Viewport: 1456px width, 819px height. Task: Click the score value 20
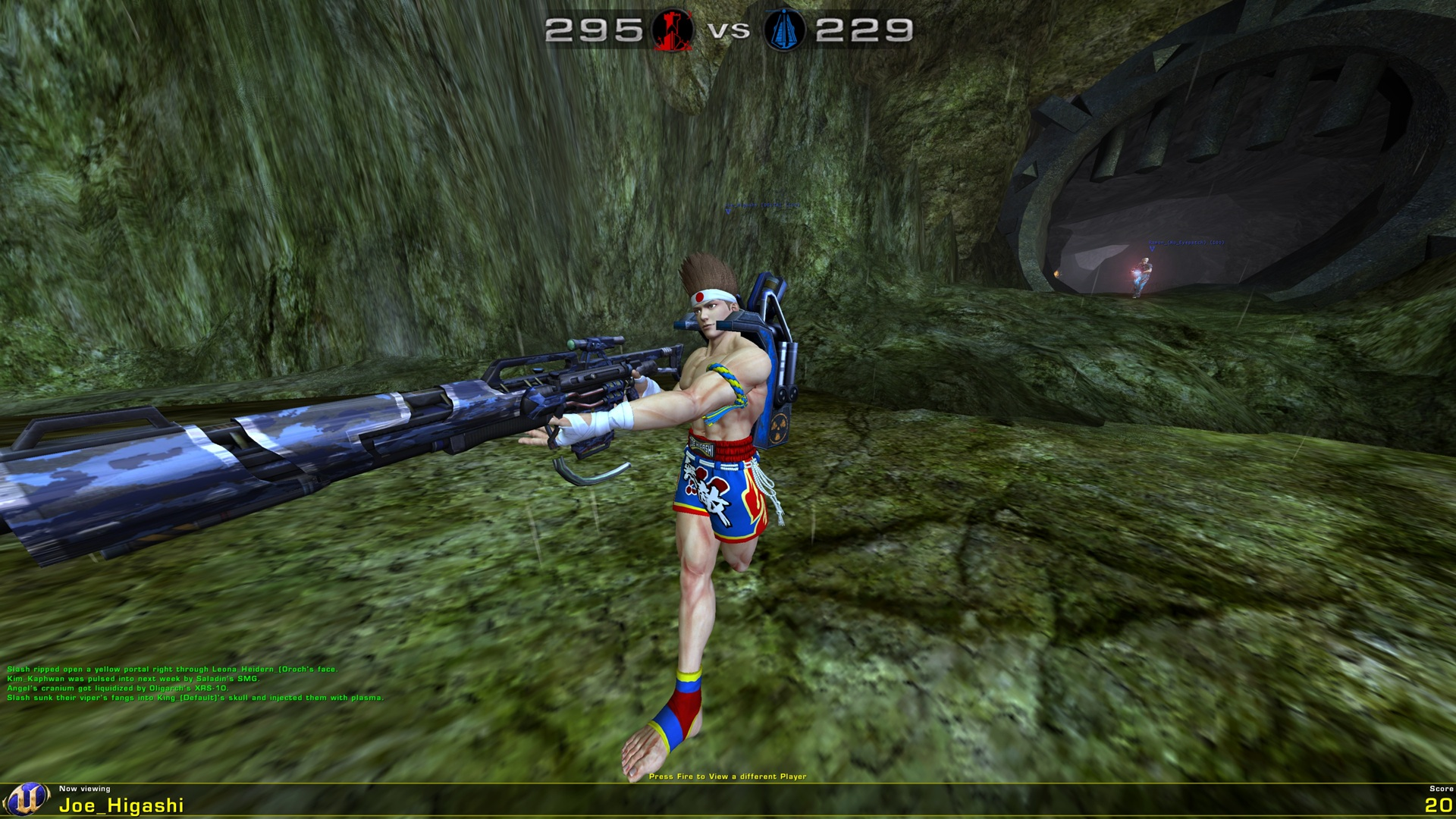(x=1439, y=805)
